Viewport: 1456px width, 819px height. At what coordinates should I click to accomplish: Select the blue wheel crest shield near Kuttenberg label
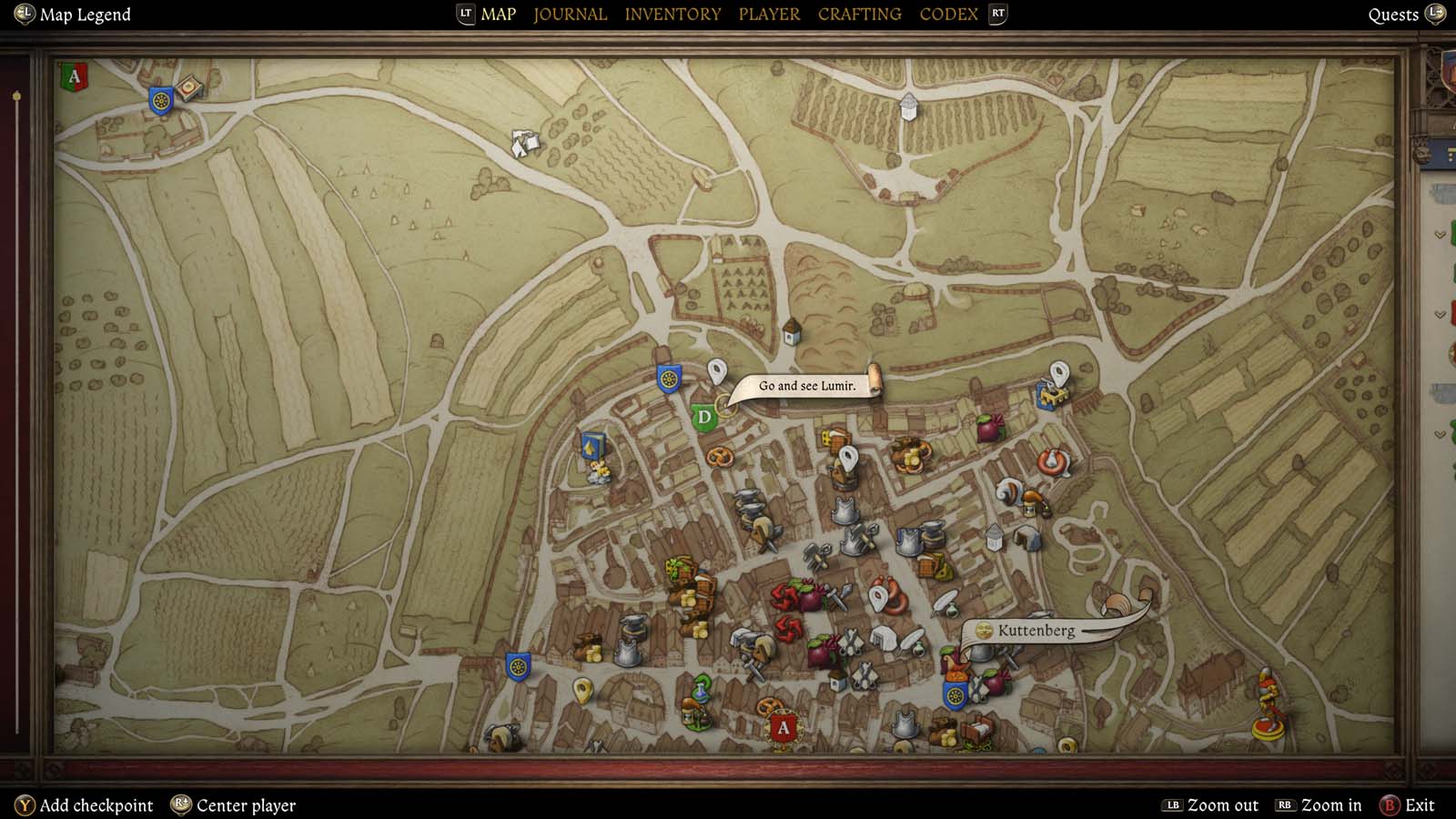(x=955, y=694)
